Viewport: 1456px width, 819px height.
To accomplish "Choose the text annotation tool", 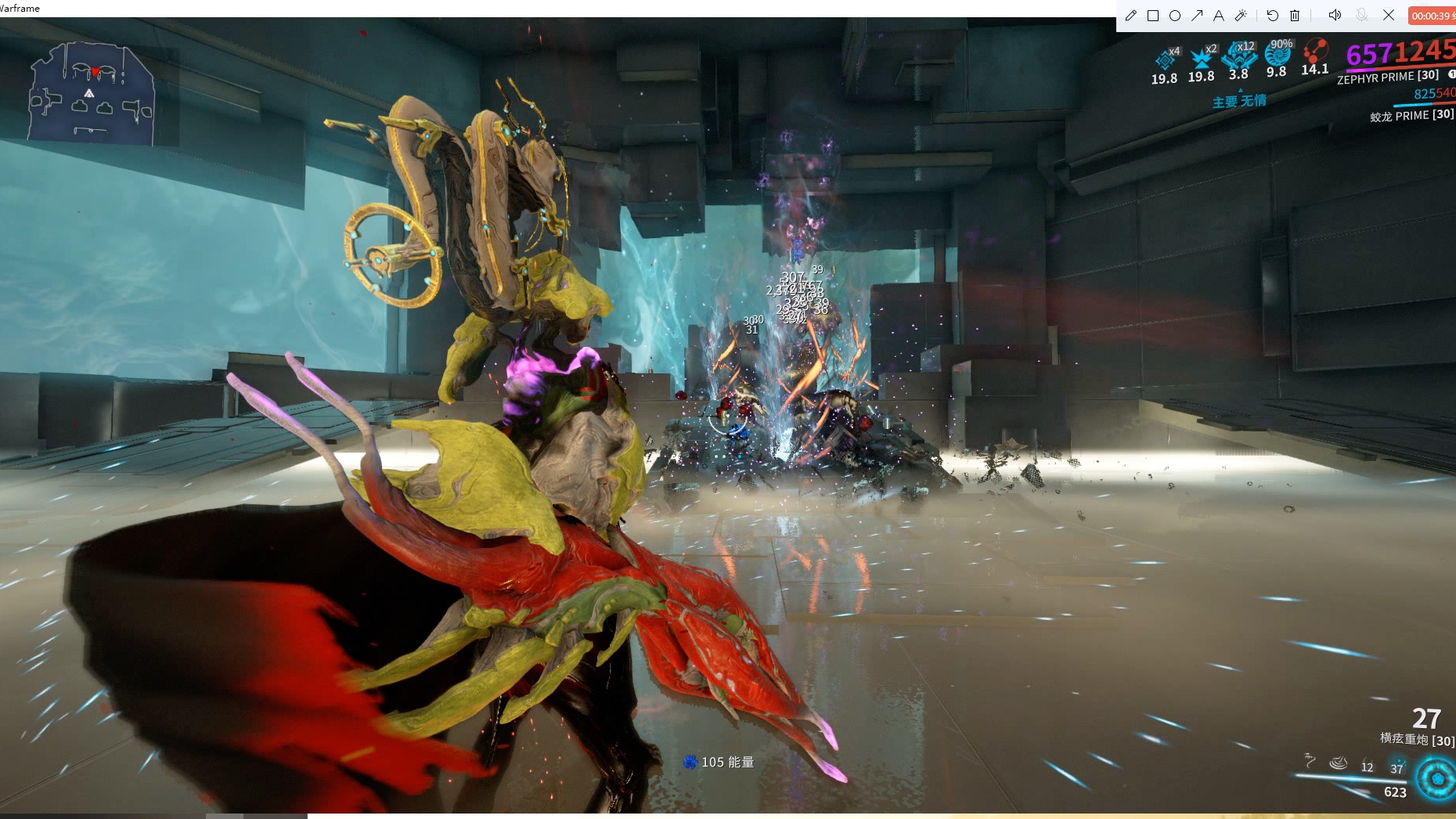I will (1219, 16).
